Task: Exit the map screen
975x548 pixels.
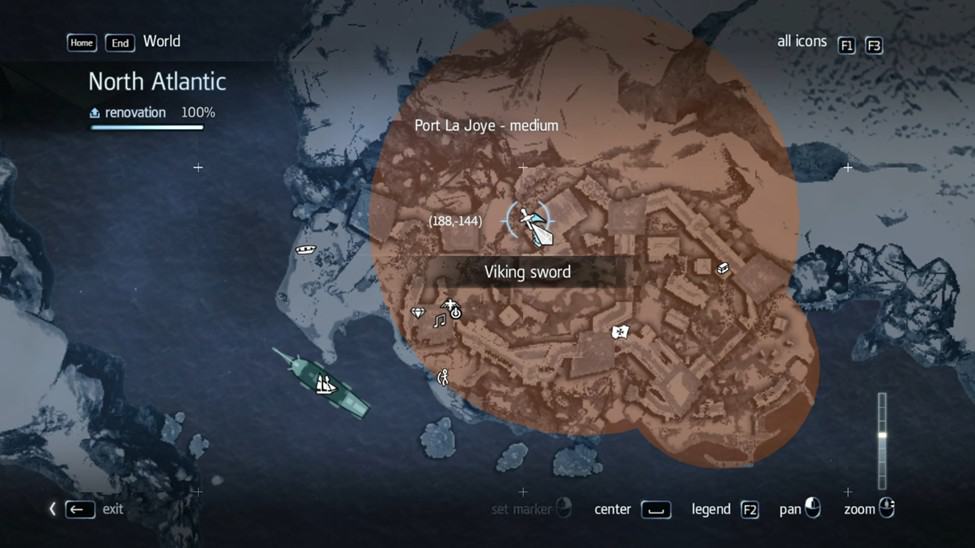Action: 80,509
